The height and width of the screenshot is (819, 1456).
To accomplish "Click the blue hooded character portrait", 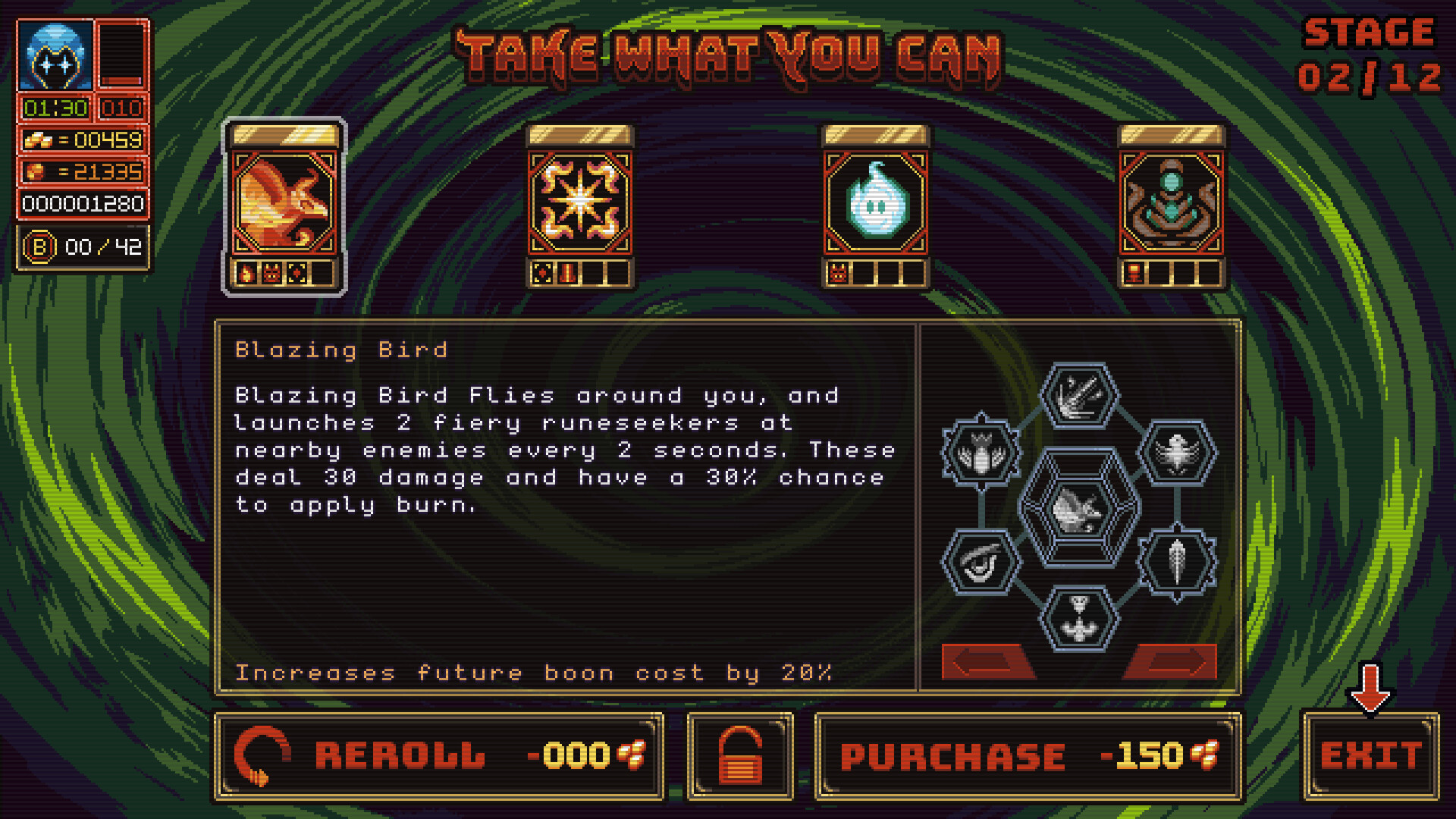I will pos(55,57).
